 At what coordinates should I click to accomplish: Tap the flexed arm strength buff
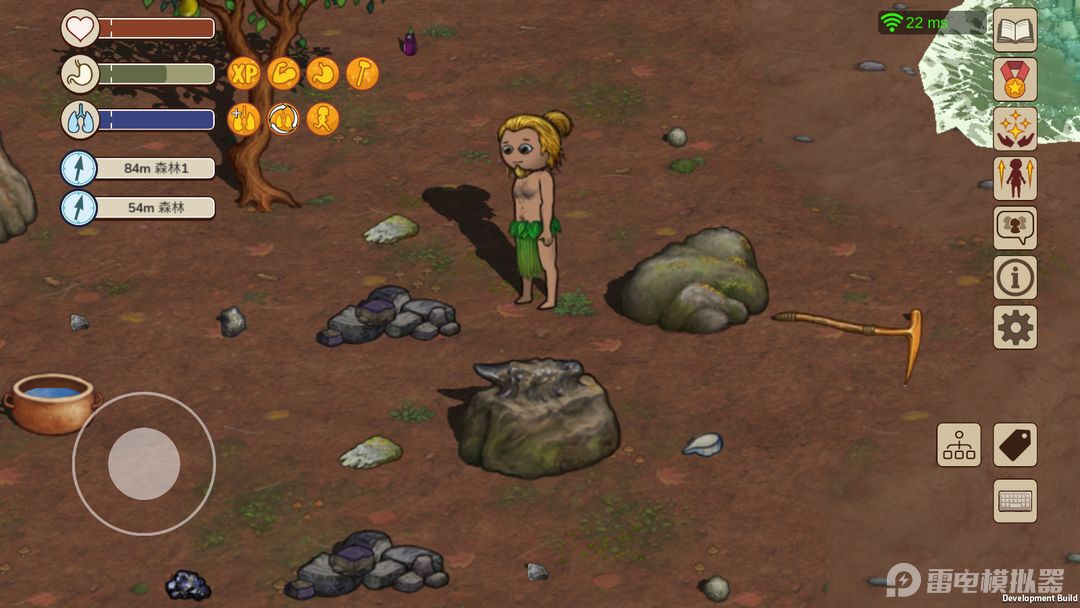[x=284, y=73]
